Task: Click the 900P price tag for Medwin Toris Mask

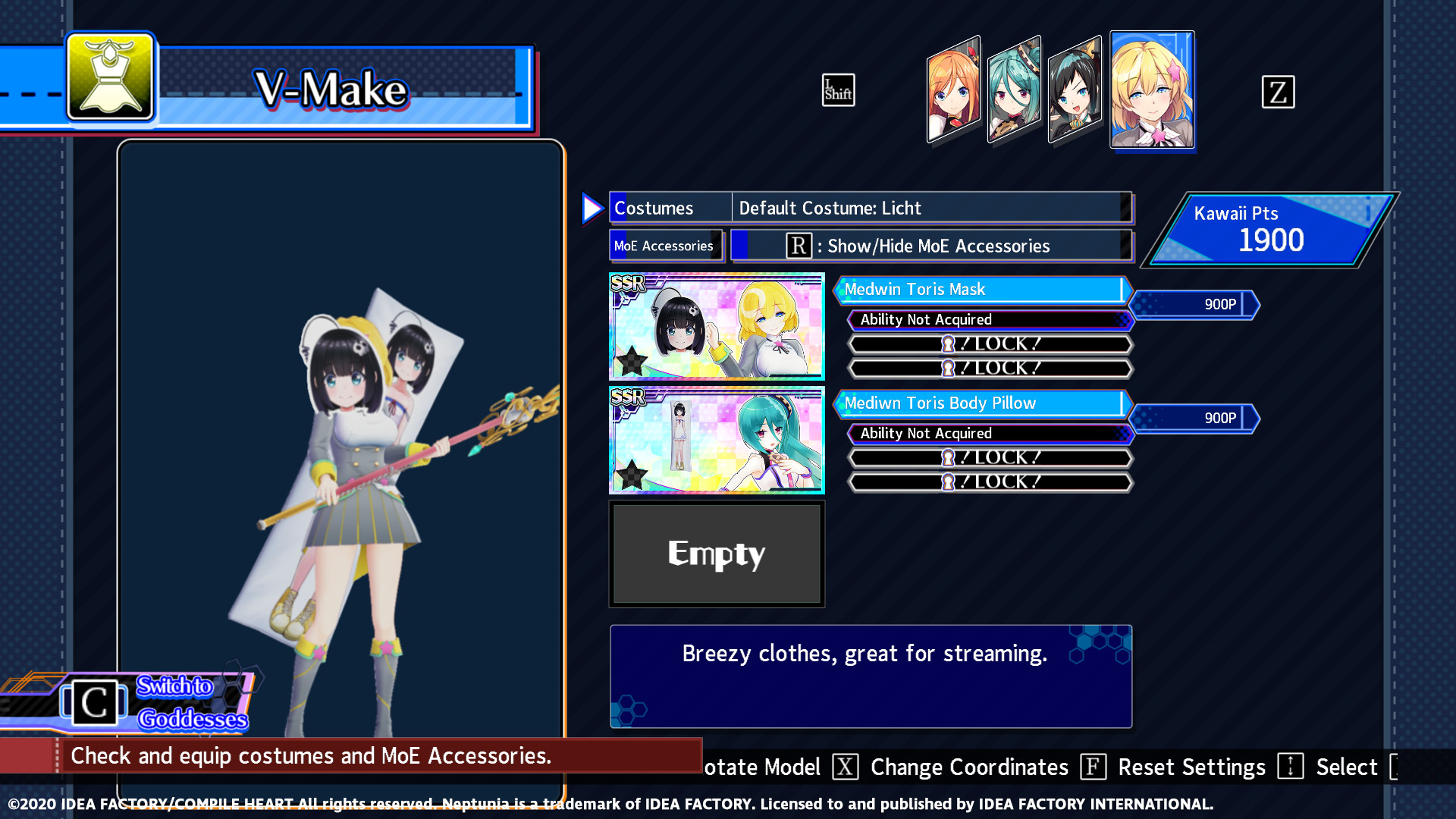Action: [1194, 304]
